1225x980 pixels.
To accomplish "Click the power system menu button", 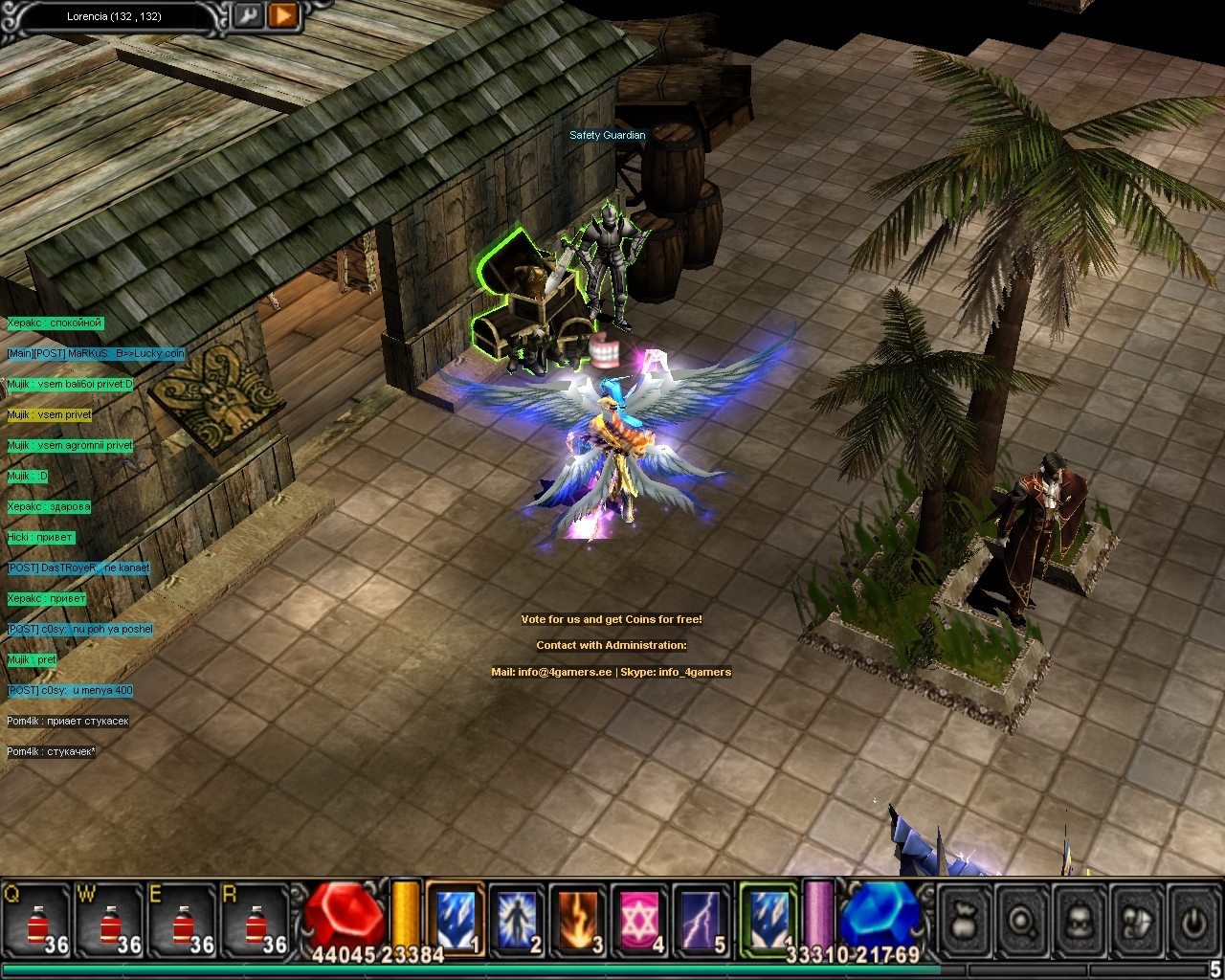I will click(1192, 922).
